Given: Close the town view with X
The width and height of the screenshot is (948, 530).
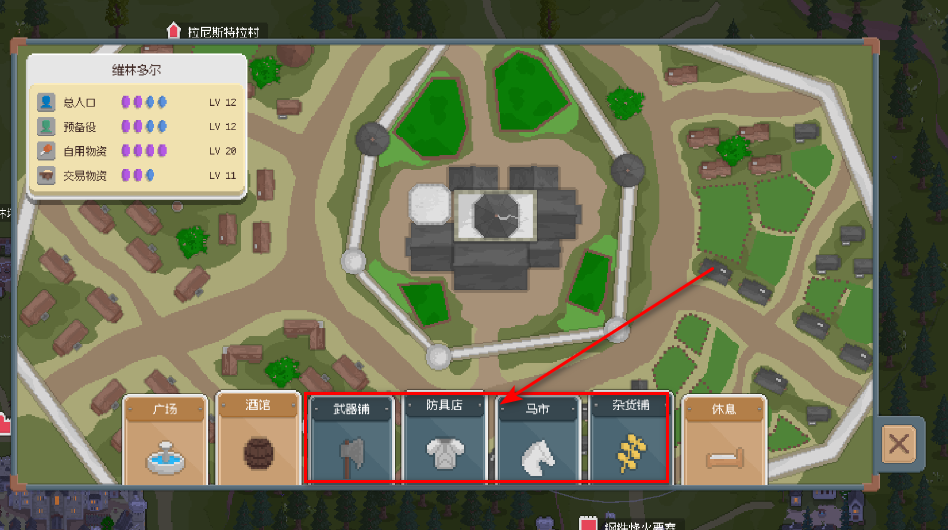Looking at the screenshot, I should pyautogui.click(x=898, y=445).
